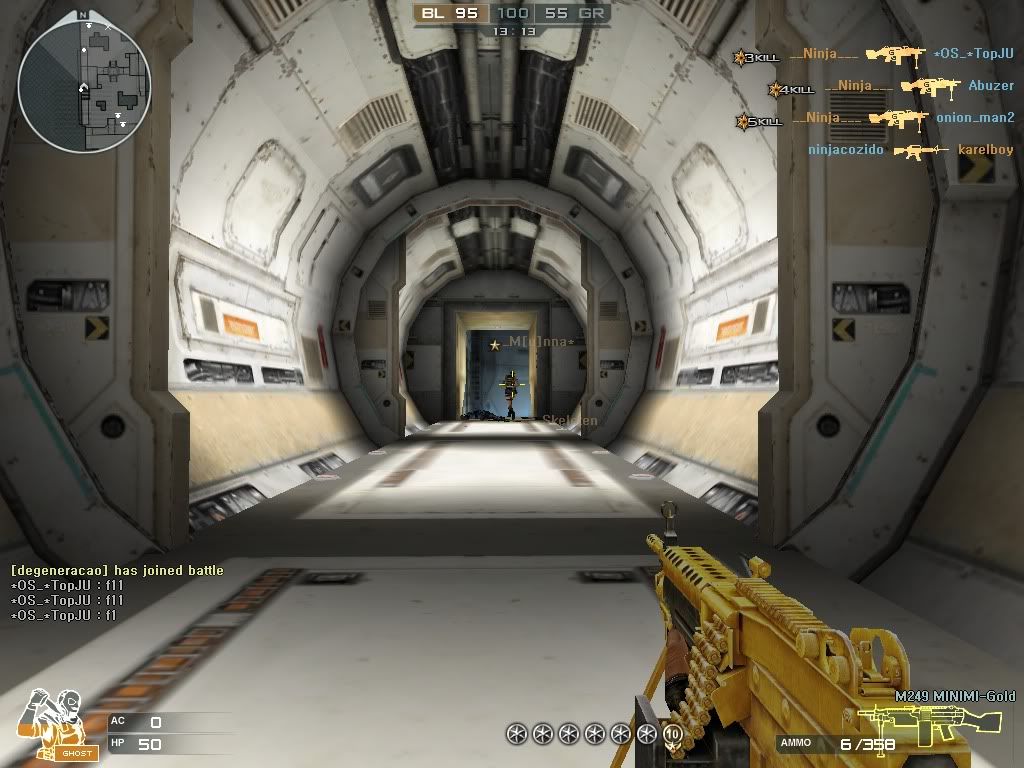Click the circular minimap
Viewport: 1024px width, 768px height.
(x=84, y=82)
